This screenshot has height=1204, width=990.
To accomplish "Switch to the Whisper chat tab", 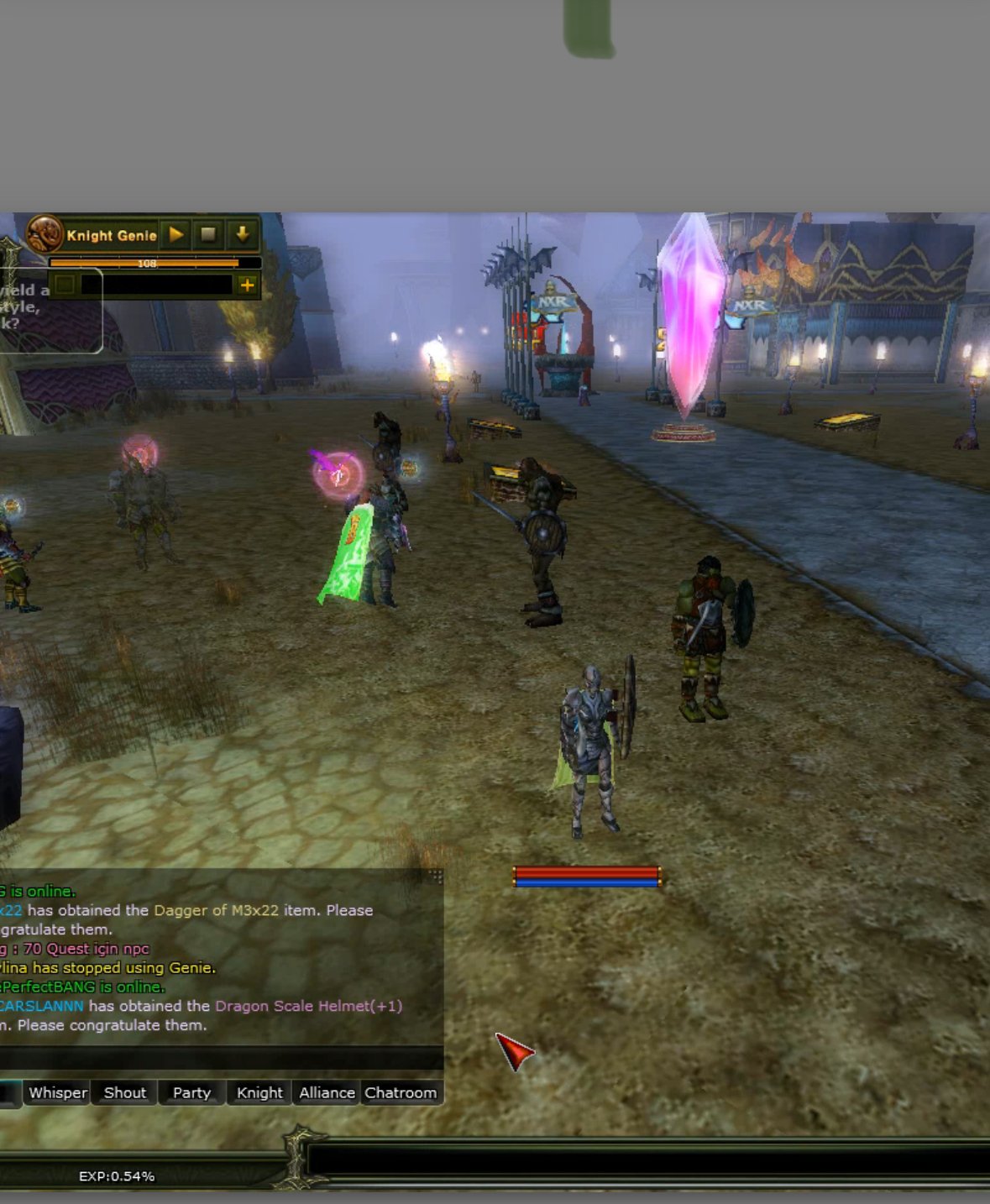I will tap(57, 1092).
